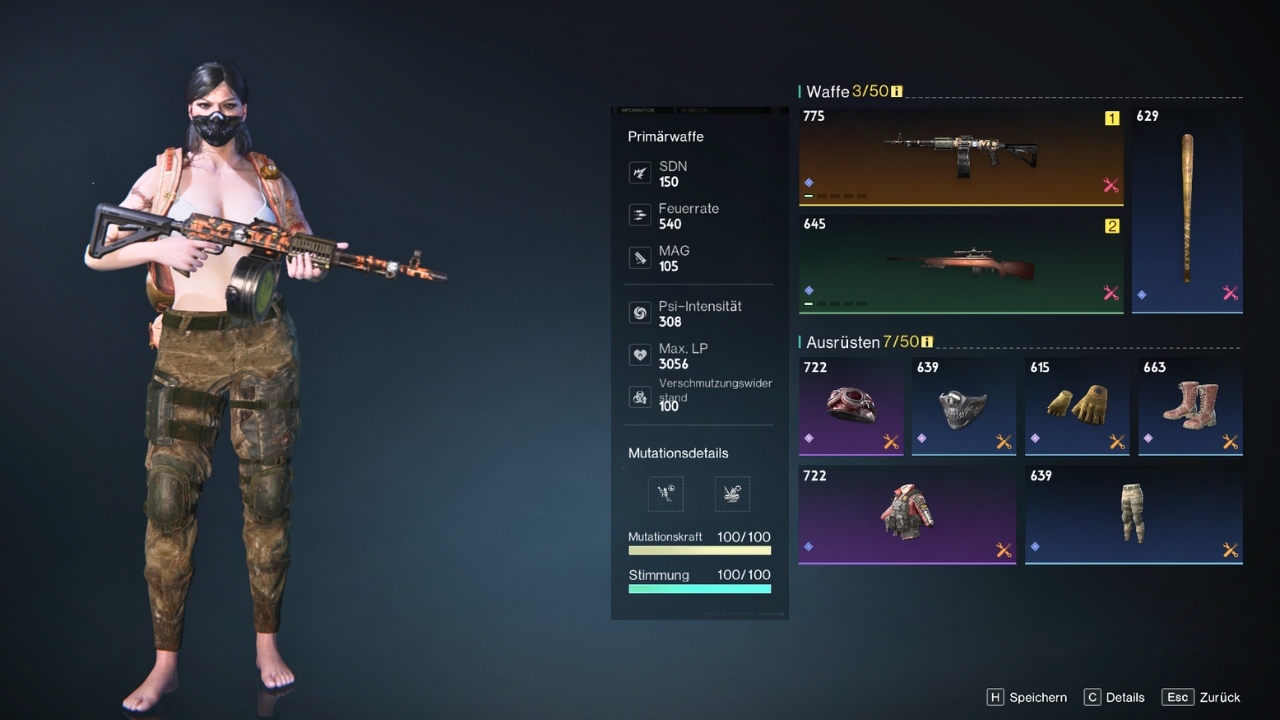This screenshot has width=1280, height=720.
Task: Select the scoped rifle weapon slot
Action: click(960, 263)
